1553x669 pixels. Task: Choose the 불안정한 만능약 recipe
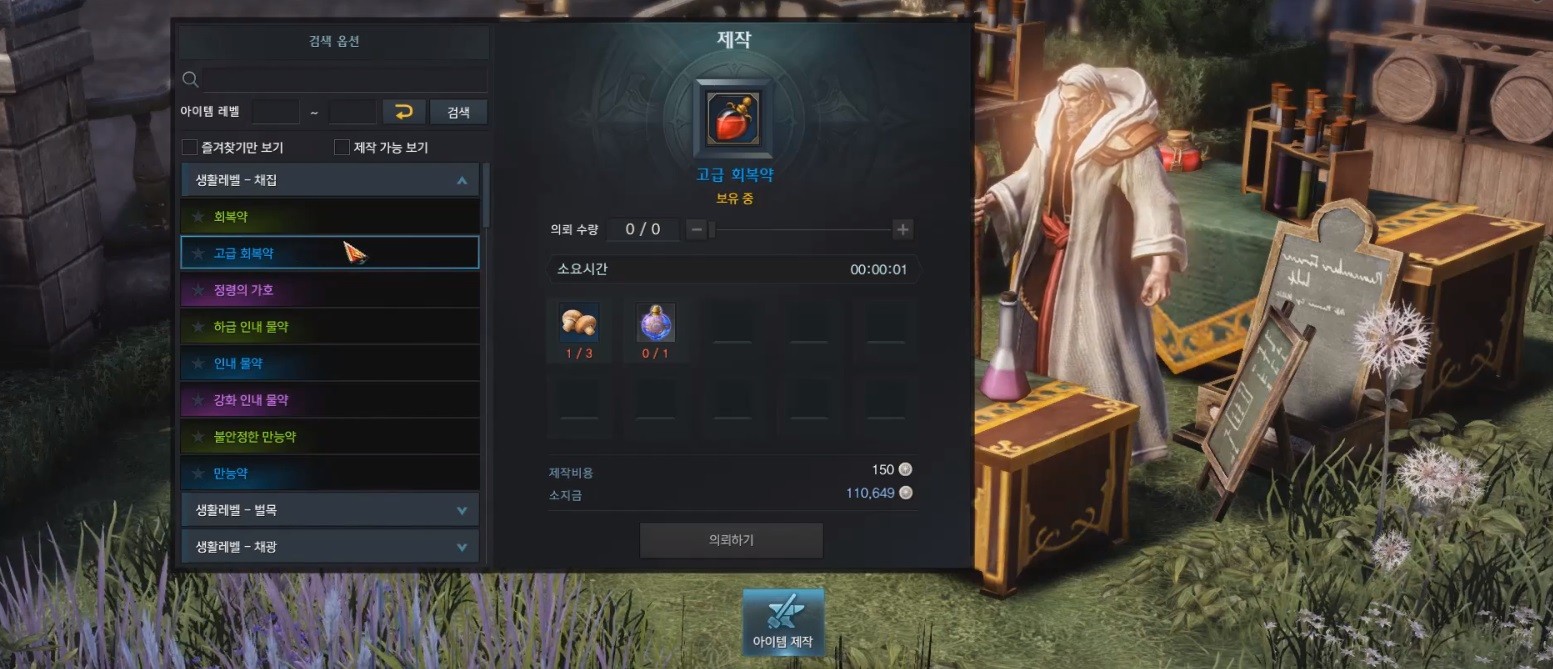tap(329, 437)
